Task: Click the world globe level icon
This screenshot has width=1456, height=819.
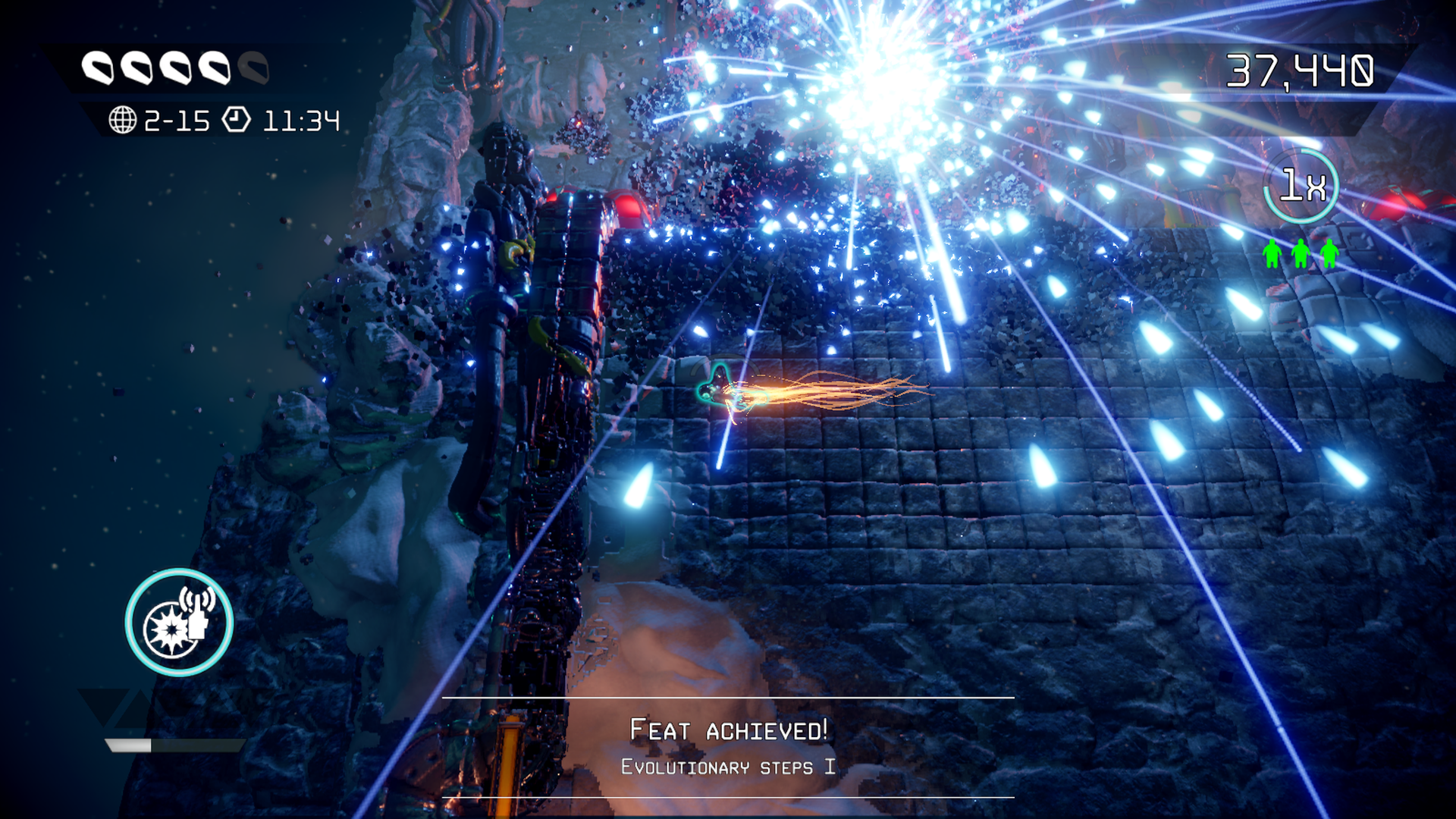Action: point(122,120)
